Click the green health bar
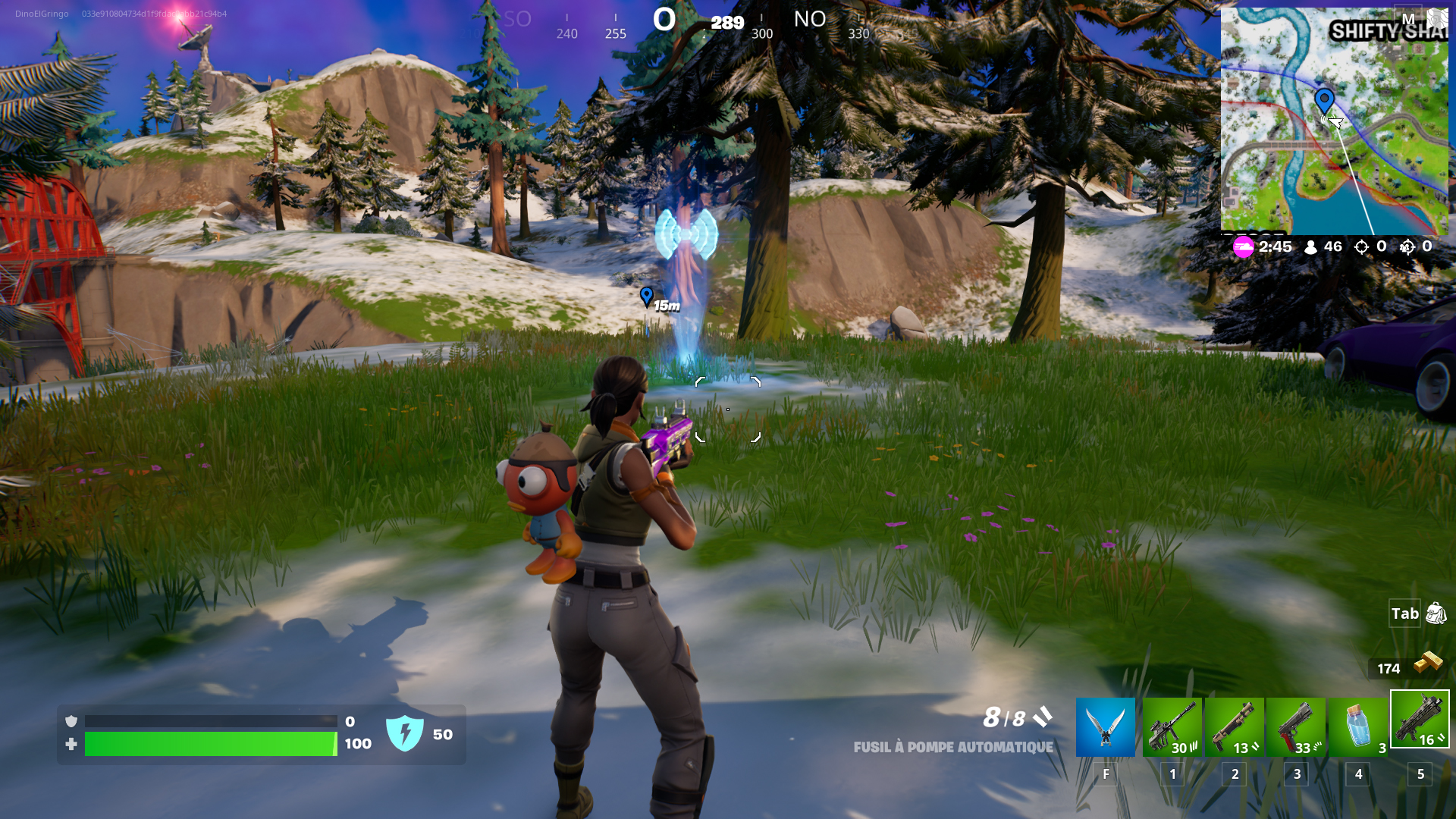Screen dimensions: 1456x819 (211, 744)
